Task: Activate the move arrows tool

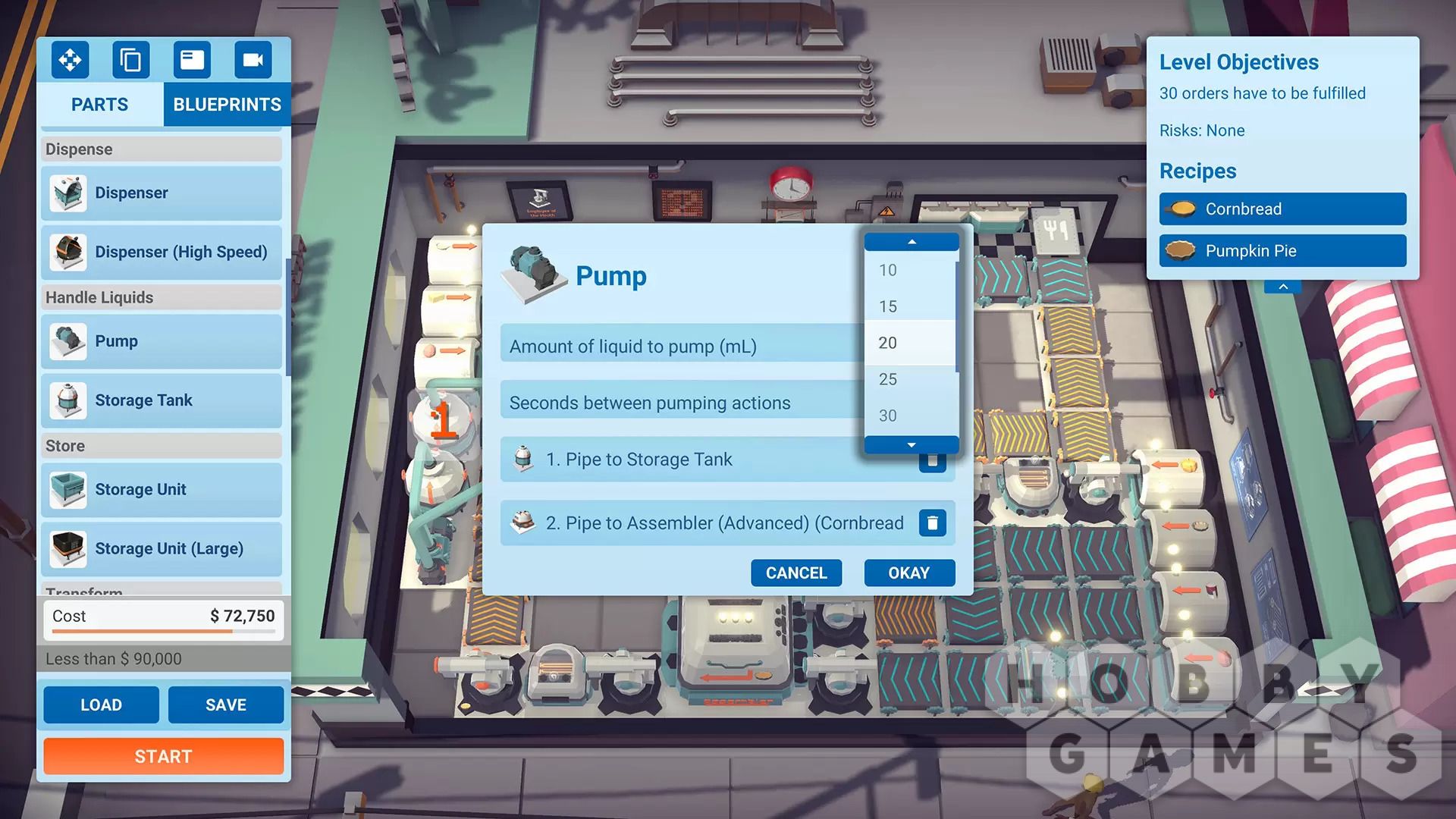Action: [x=70, y=59]
